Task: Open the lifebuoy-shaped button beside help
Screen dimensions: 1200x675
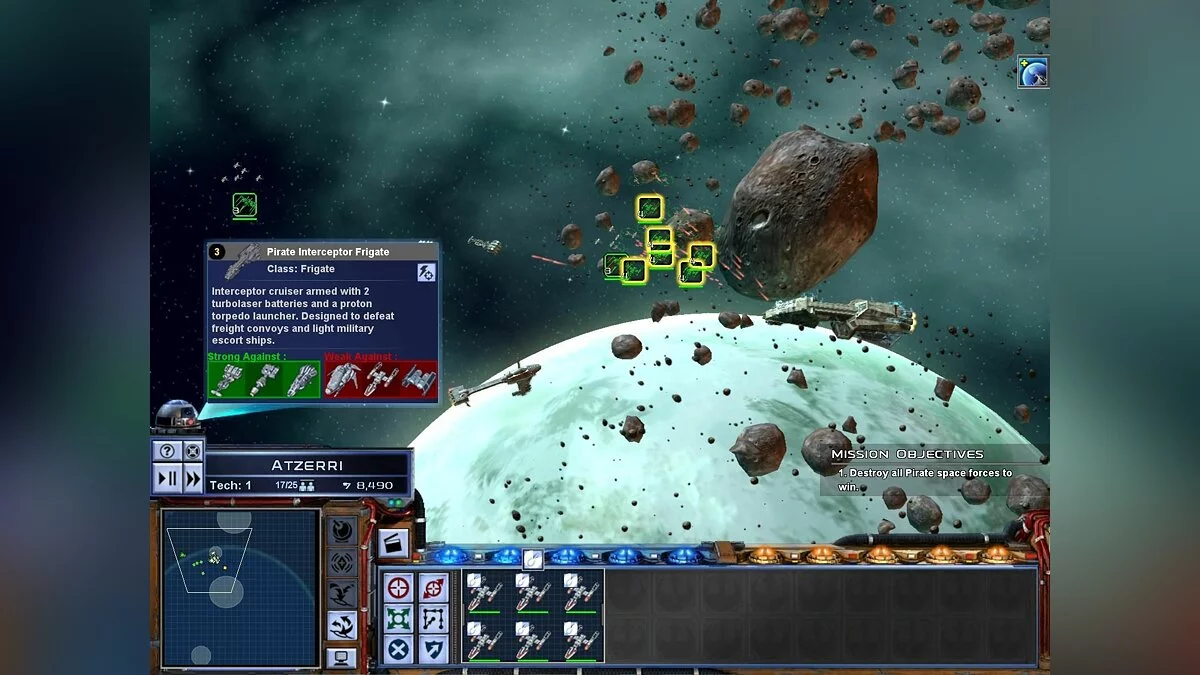Action: tap(192, 452)
